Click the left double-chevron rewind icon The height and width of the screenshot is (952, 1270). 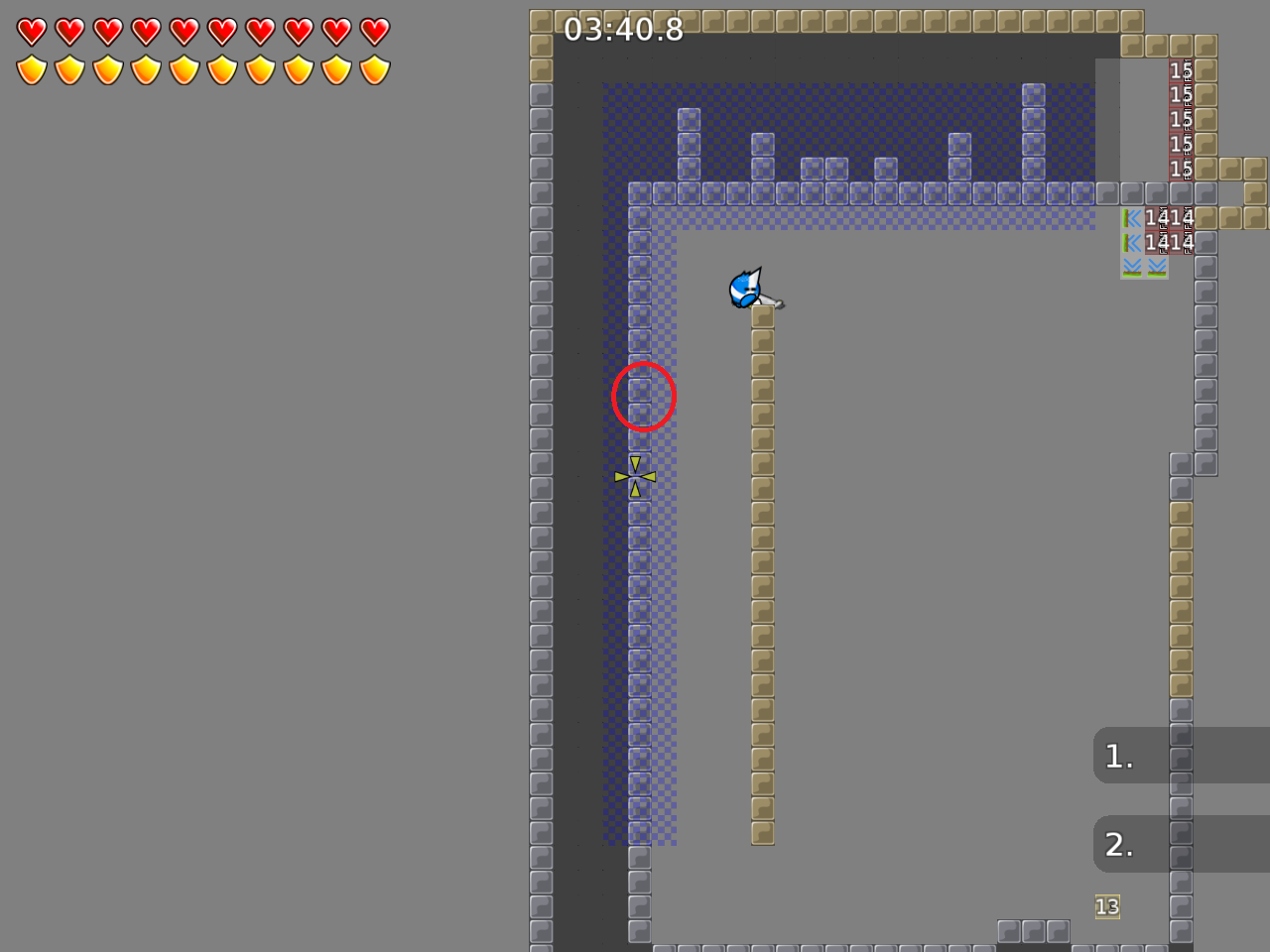click(1131, 218)
